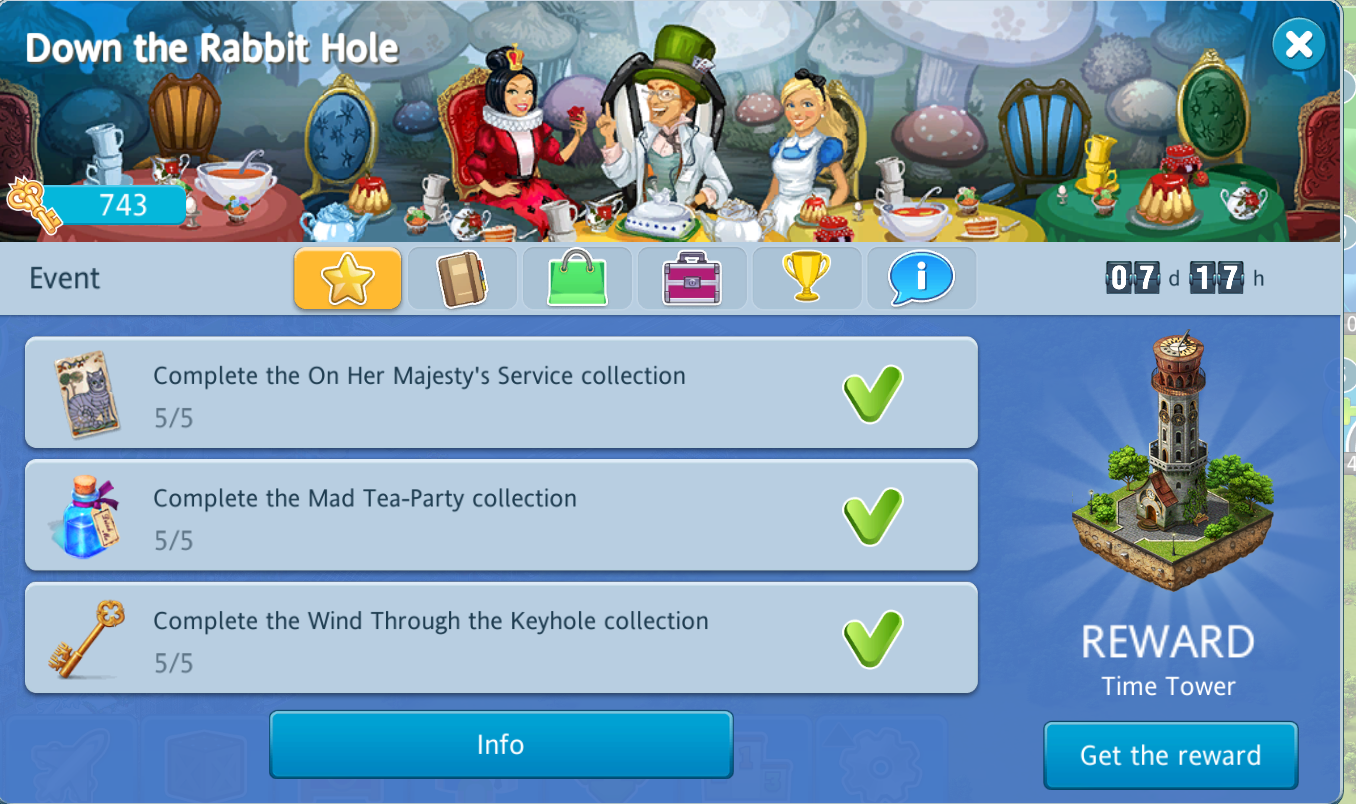Open the pink suitcase tab
Screen dimensions: 1356x804
tap(692, 278)
